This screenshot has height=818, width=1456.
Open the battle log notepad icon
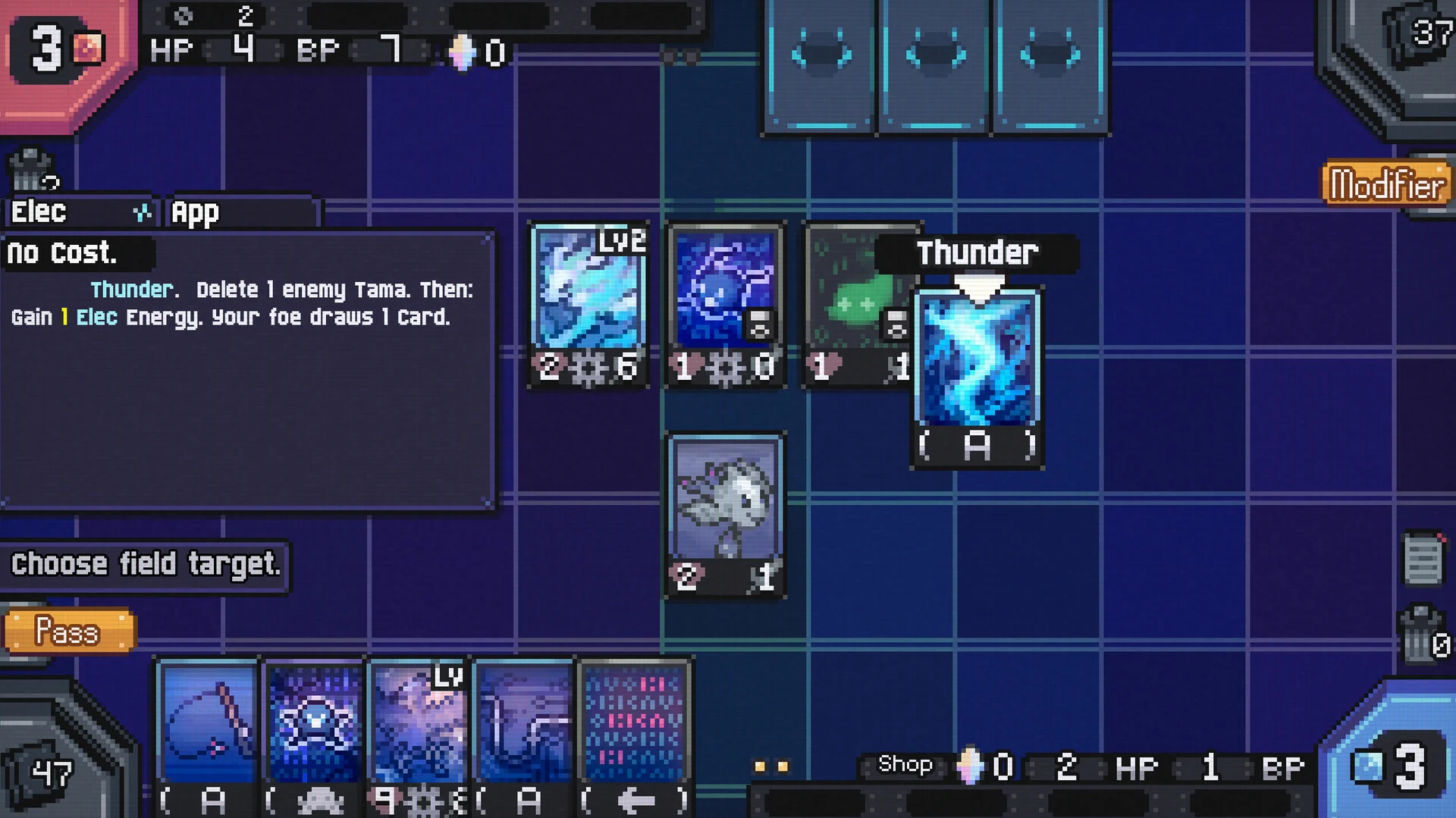click(x=1423, y=559)
